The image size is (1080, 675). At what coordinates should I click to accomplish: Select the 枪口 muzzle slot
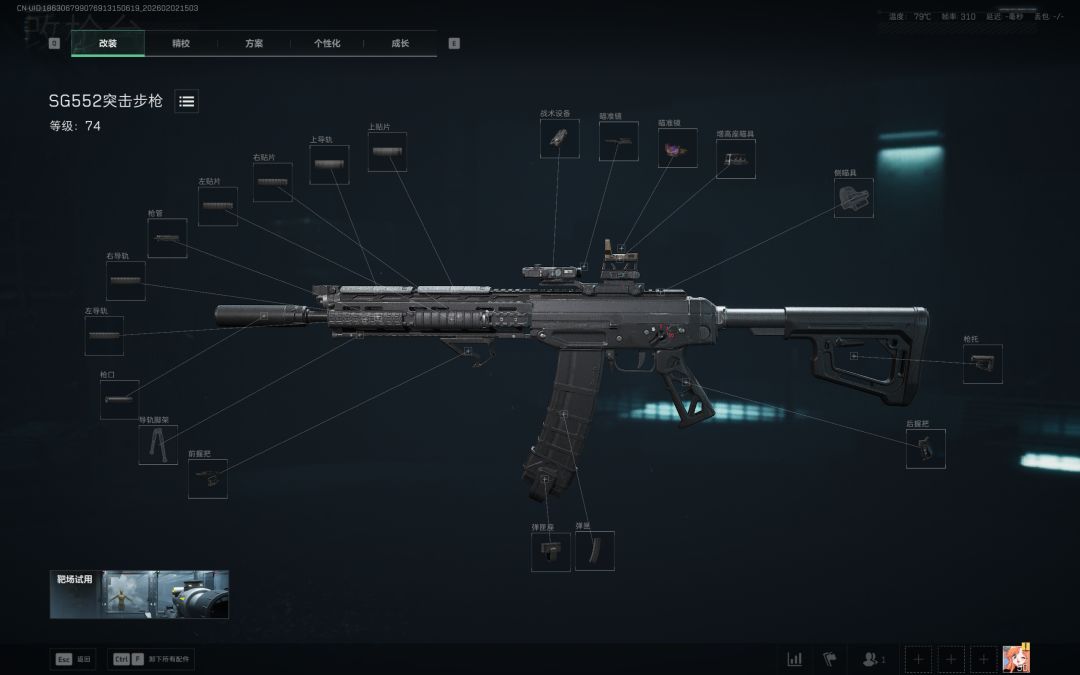click(120, 400)
